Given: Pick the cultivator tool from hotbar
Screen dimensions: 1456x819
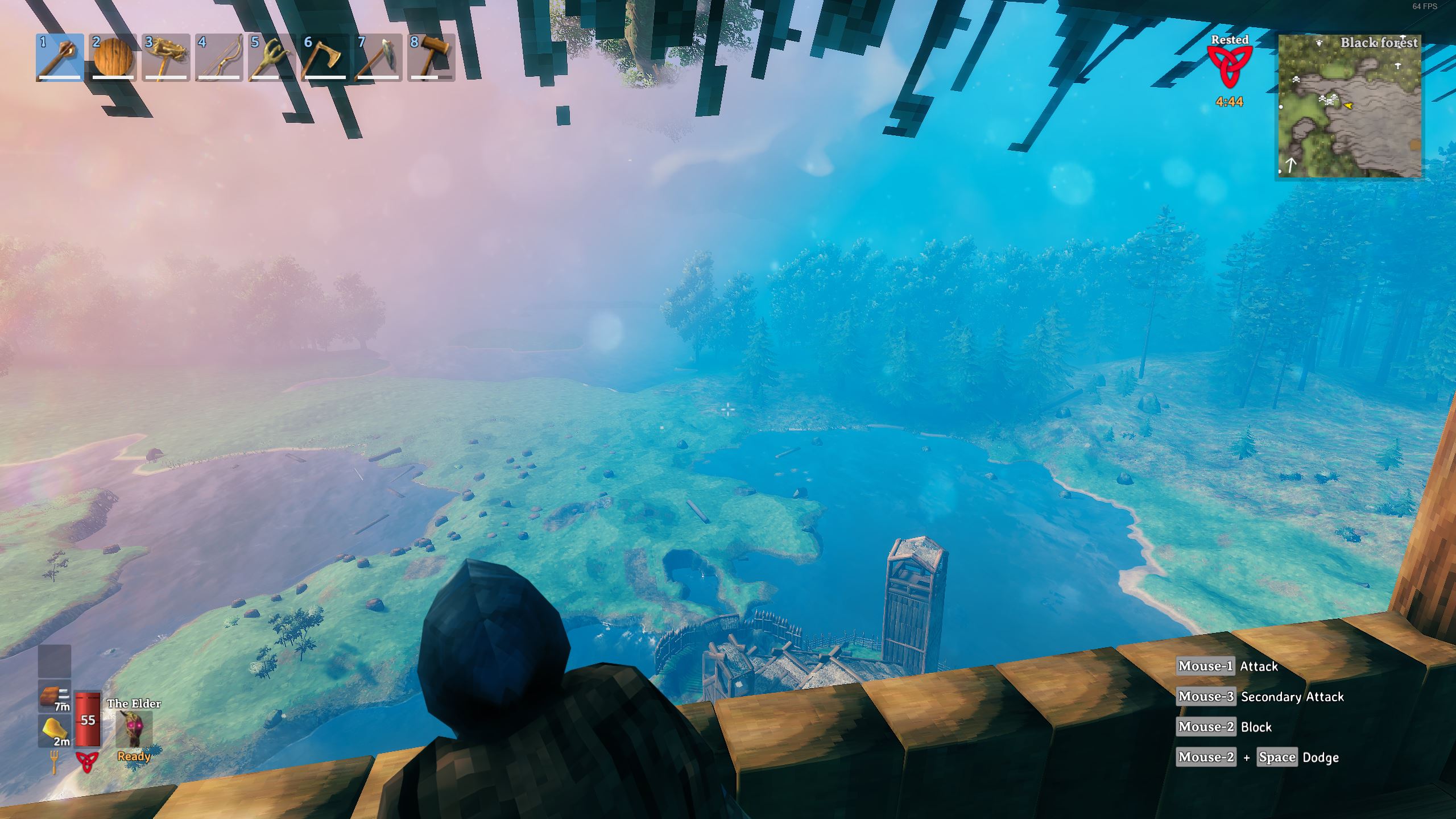Looking at the screenshot, I should (x=271, y=57).
